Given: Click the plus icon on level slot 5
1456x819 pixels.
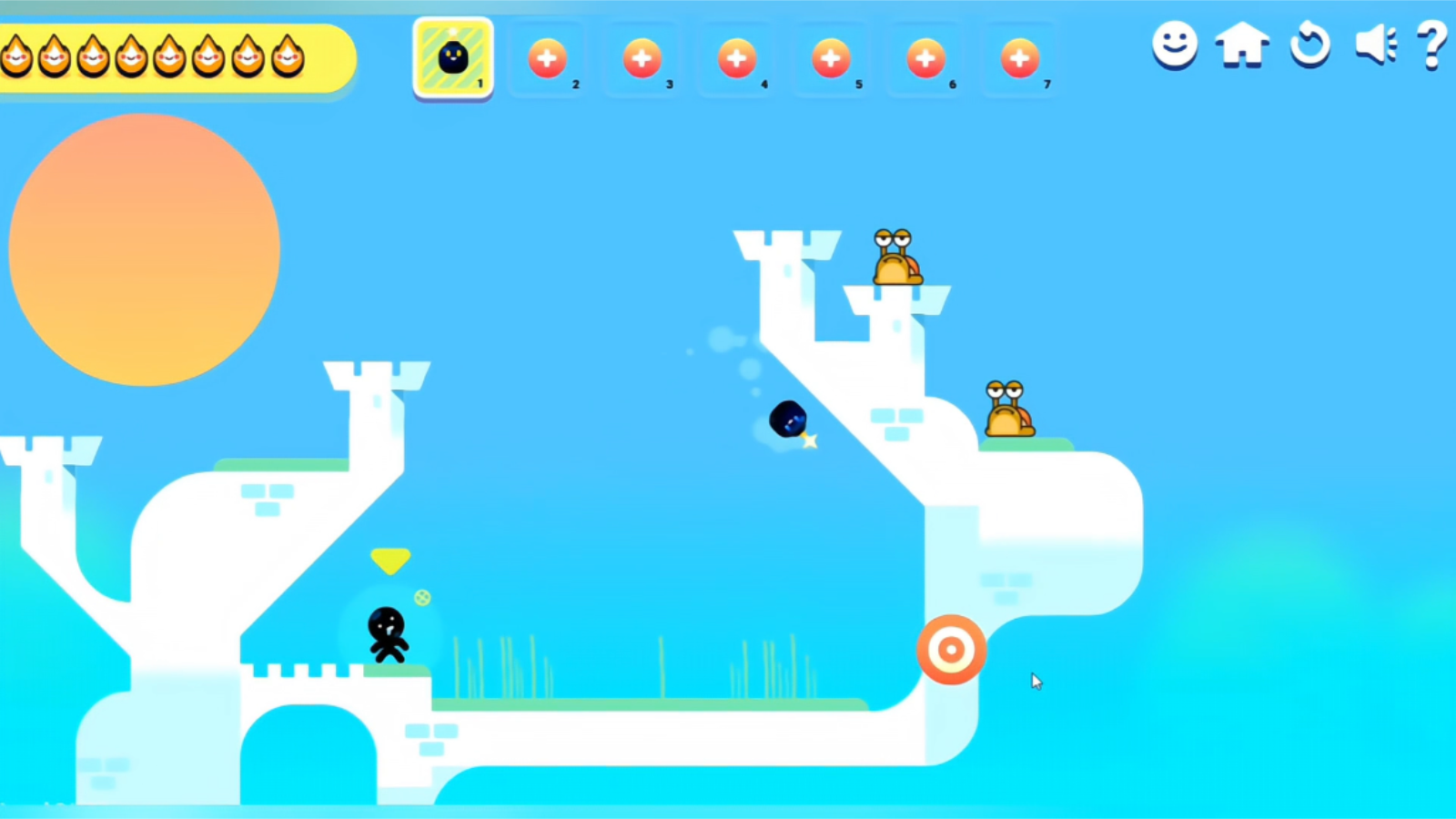Looking at the screenshot, I should [831, 56].
